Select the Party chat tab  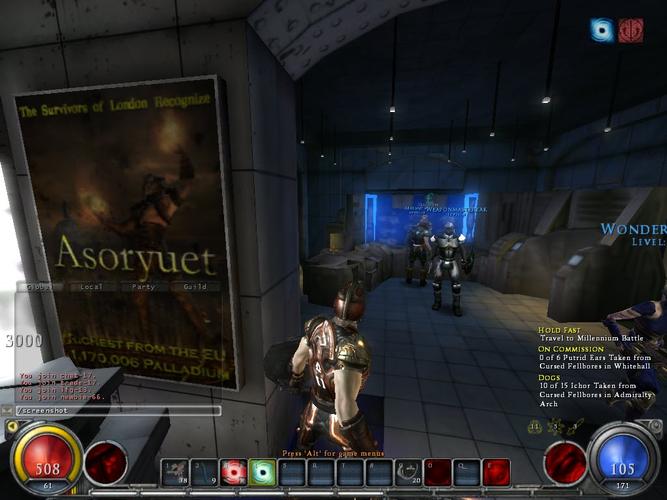[142, 286]
